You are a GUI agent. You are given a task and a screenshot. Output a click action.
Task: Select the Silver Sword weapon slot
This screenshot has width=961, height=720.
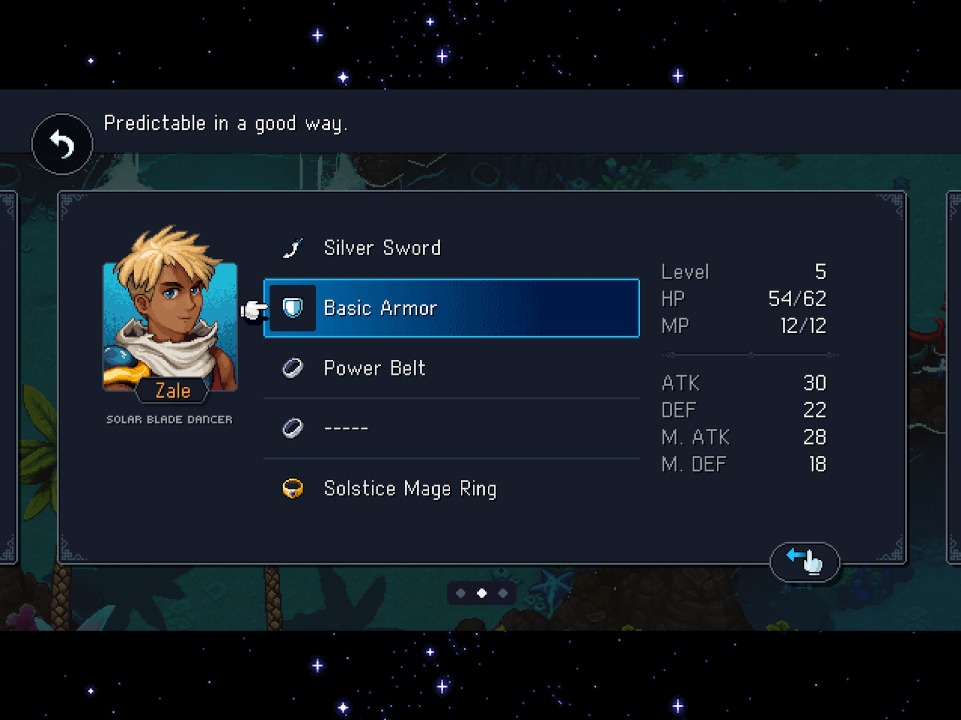(x=451, y=248)
